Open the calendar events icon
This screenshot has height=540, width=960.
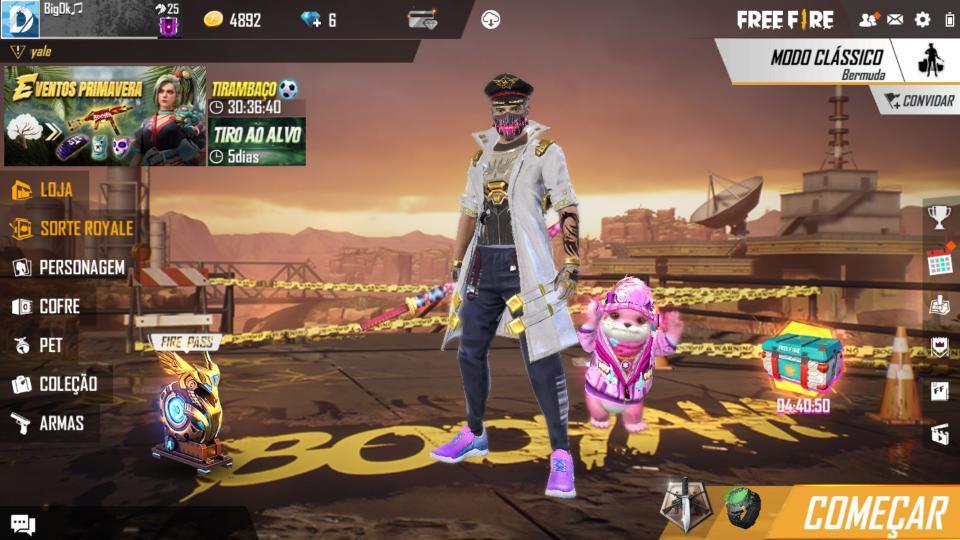pyautogui.click(x=939, y=263)
